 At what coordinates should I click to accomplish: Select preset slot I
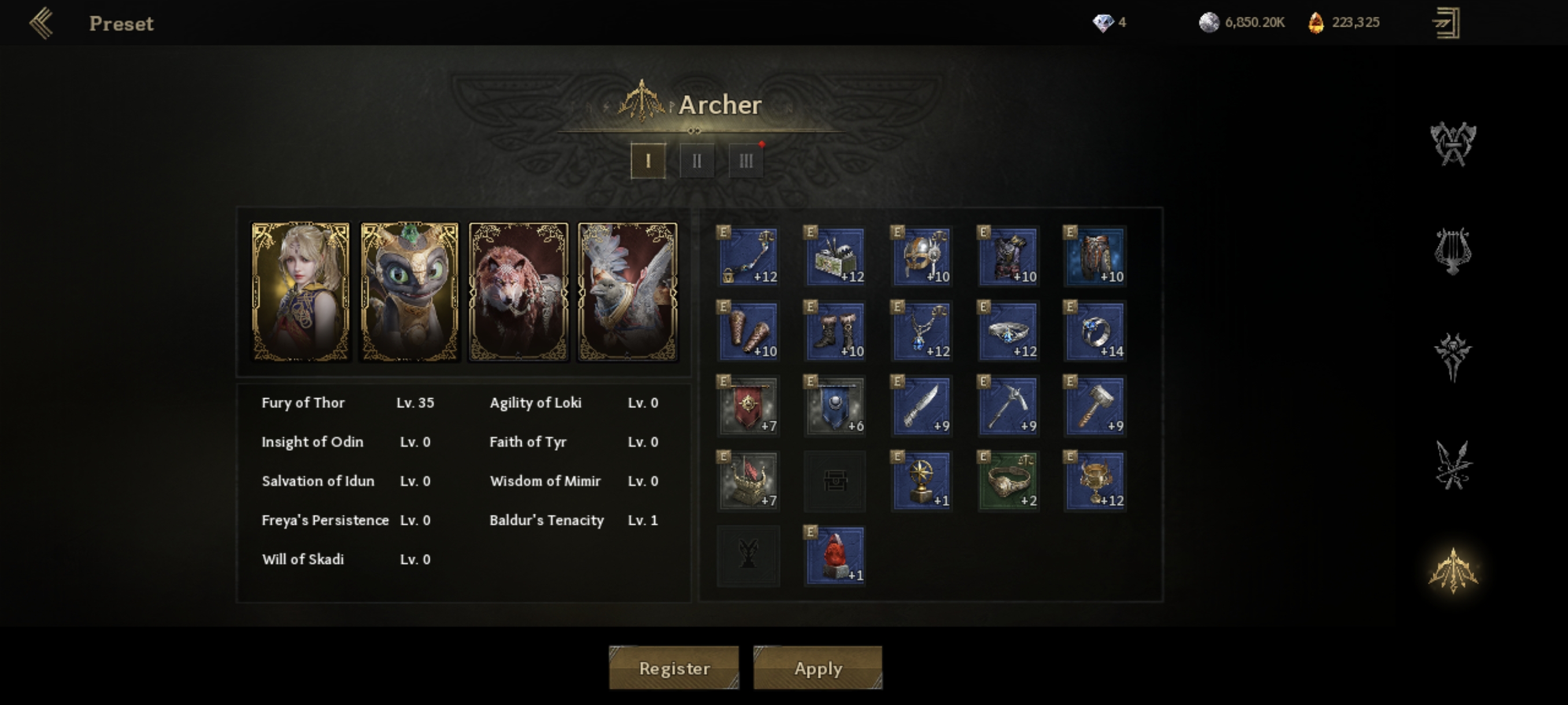point(648,161)
